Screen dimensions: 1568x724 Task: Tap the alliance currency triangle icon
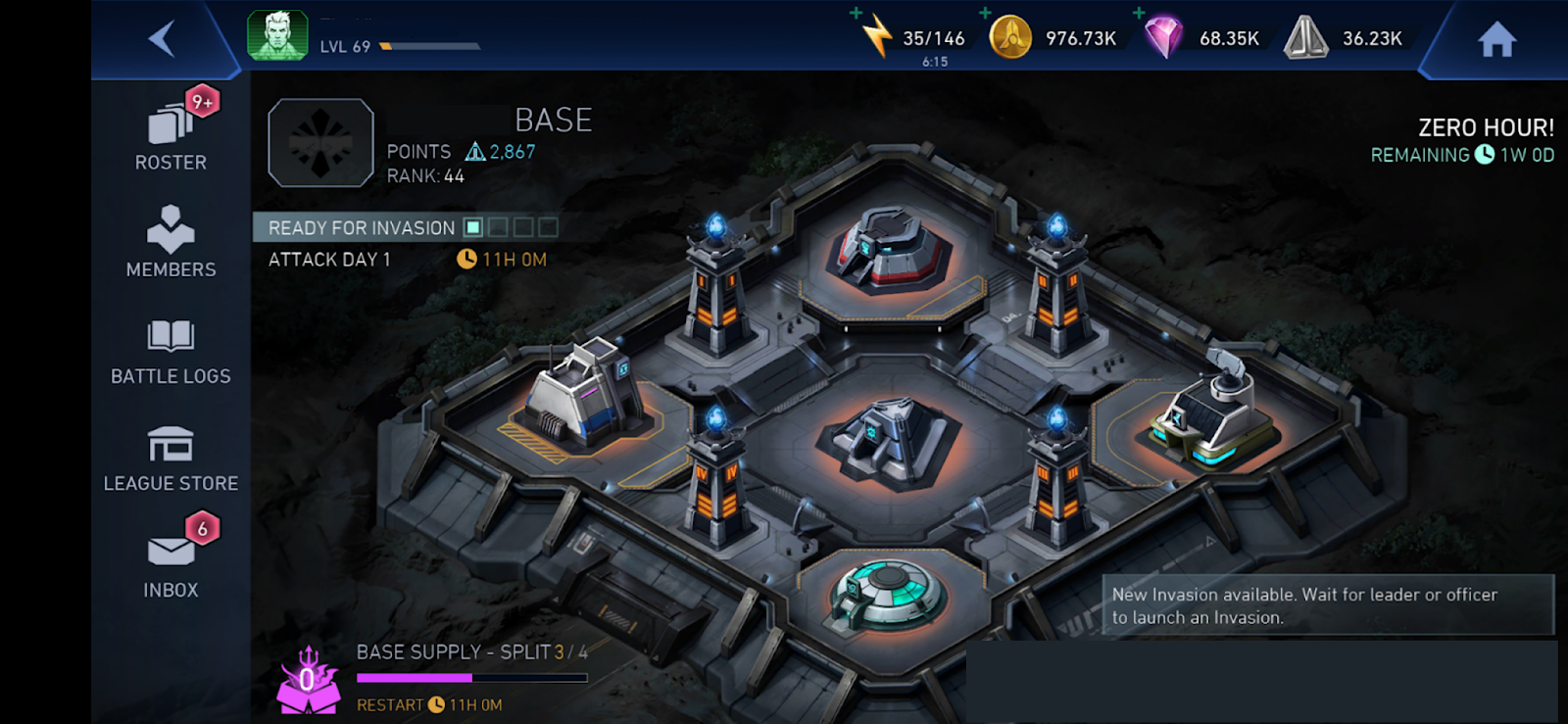[x=1305, y=38]
